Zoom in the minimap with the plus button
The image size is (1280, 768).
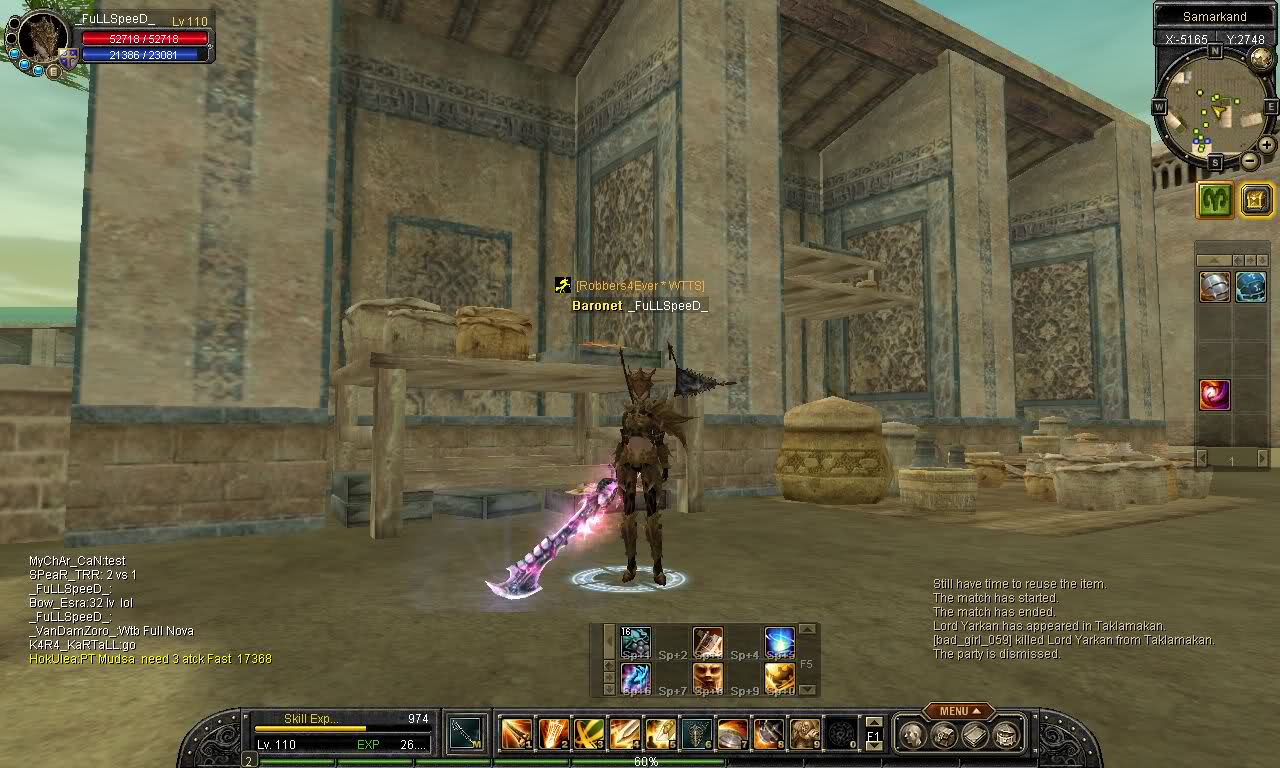[x=1266, y=145]
